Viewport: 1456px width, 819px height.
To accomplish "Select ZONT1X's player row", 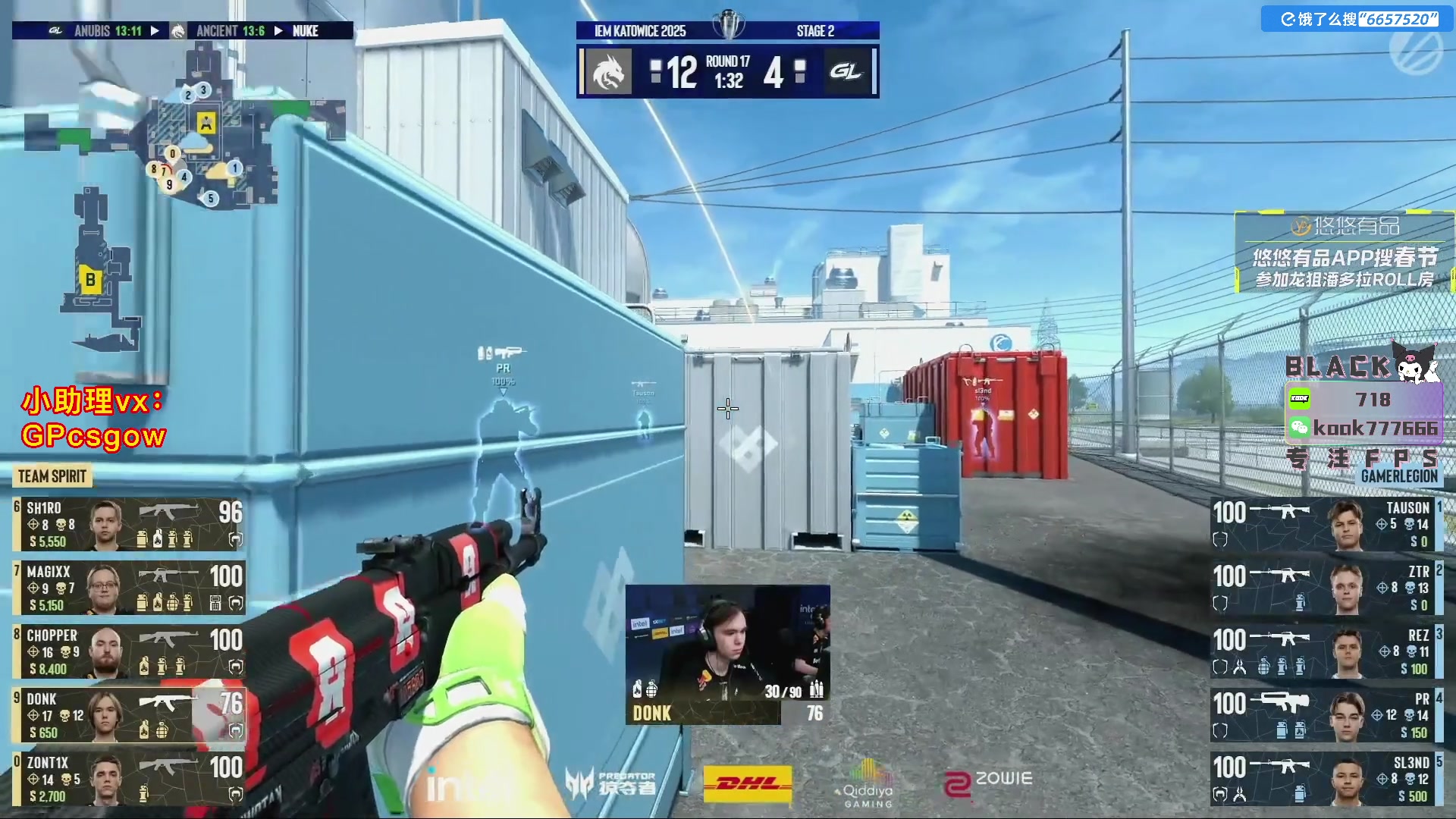I will coord(129,779).
